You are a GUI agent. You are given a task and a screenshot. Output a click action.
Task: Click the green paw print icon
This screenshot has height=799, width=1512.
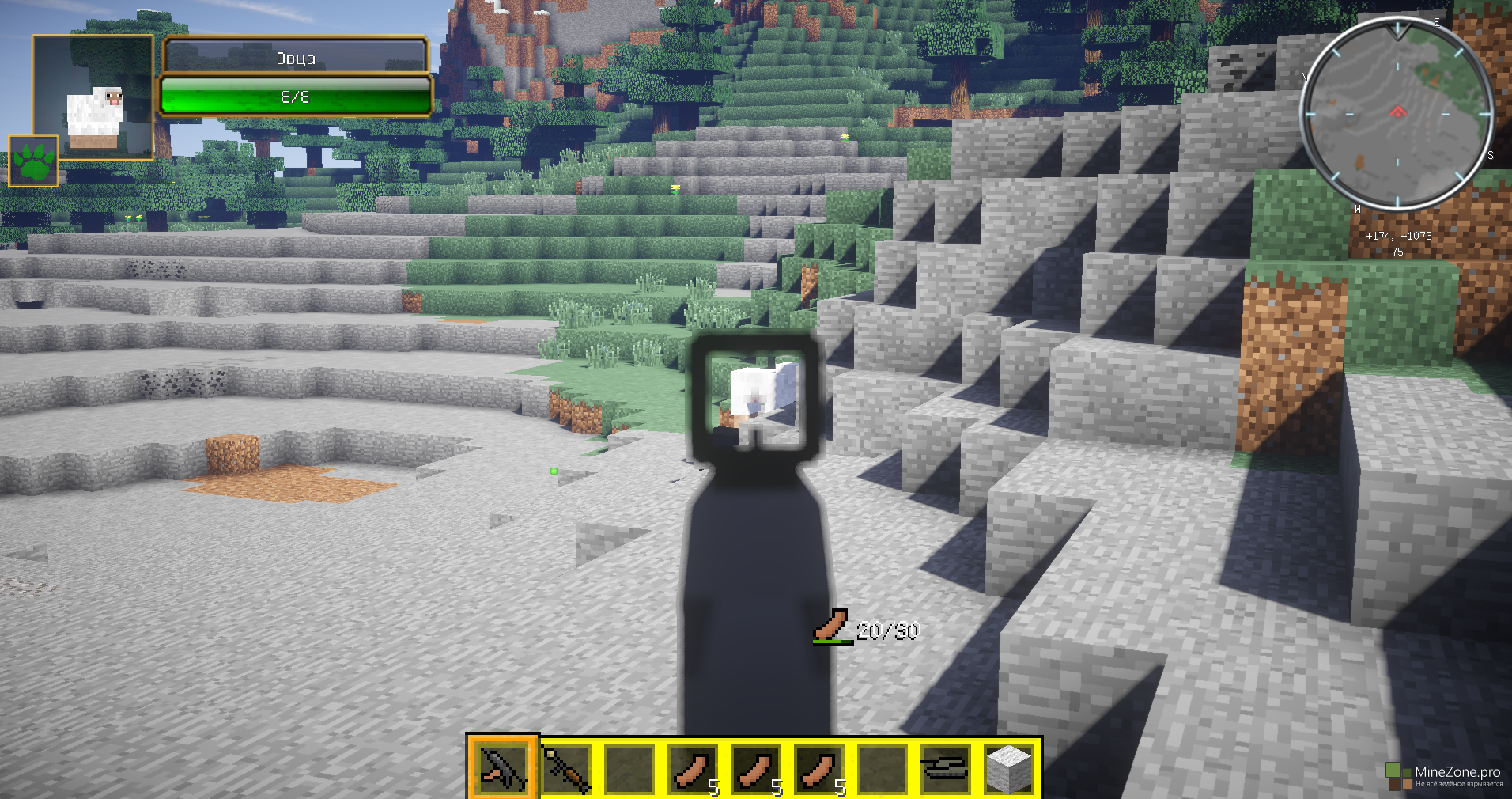[33, 161]
